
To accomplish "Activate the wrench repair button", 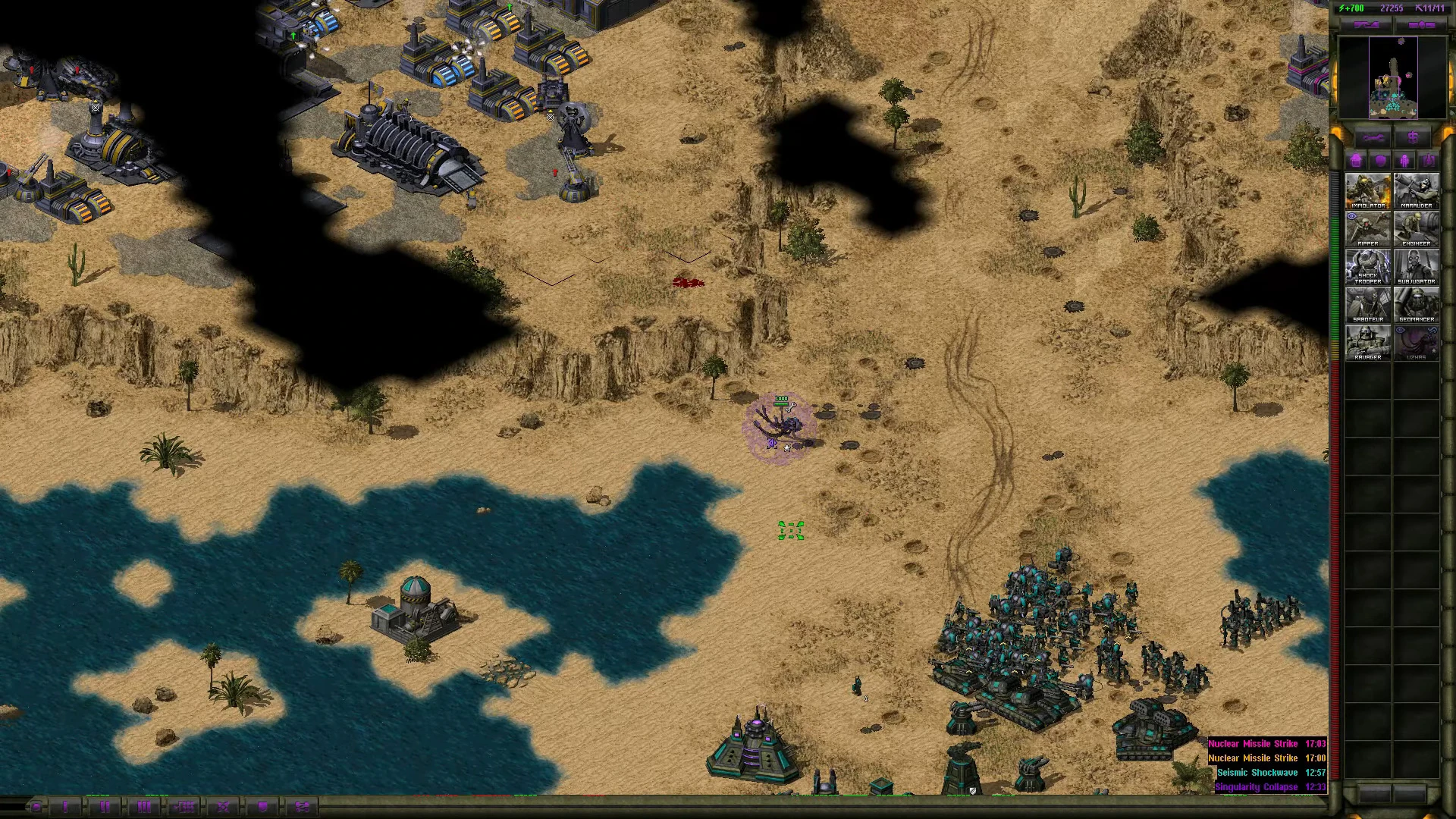I will click(1373, 138).
